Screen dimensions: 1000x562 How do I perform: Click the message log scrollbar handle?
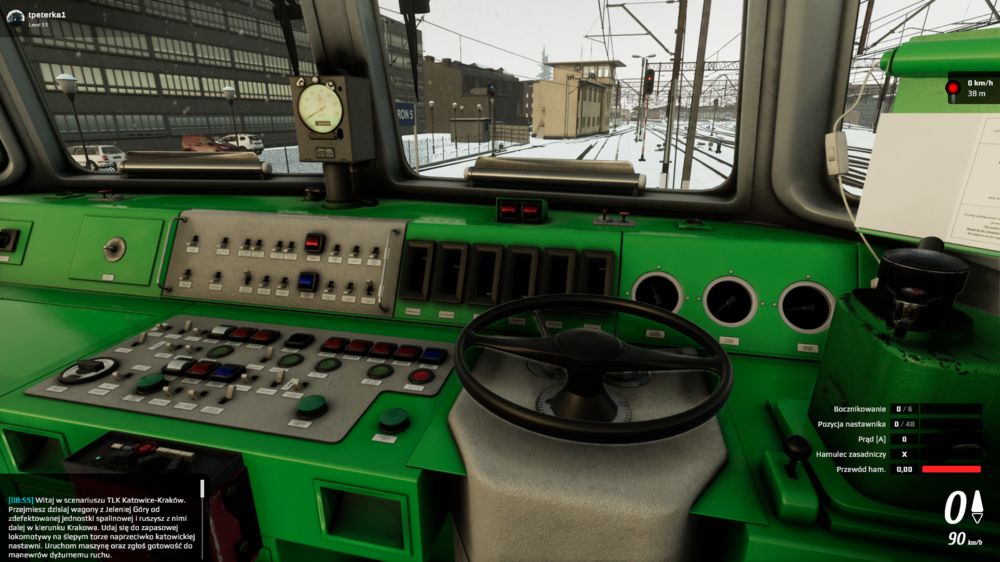click(202, 489)
